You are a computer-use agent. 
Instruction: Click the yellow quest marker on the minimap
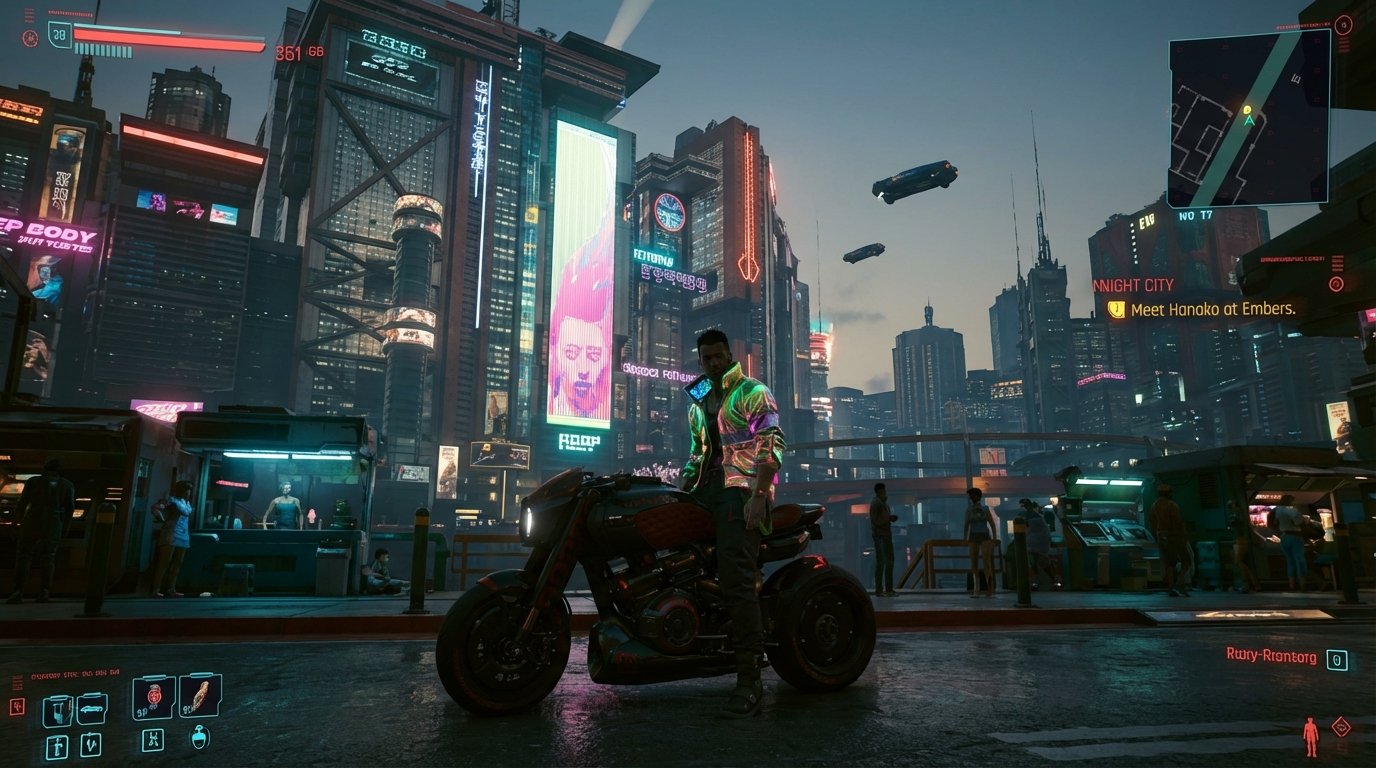pyautogui.click(x=1245, y=107)
